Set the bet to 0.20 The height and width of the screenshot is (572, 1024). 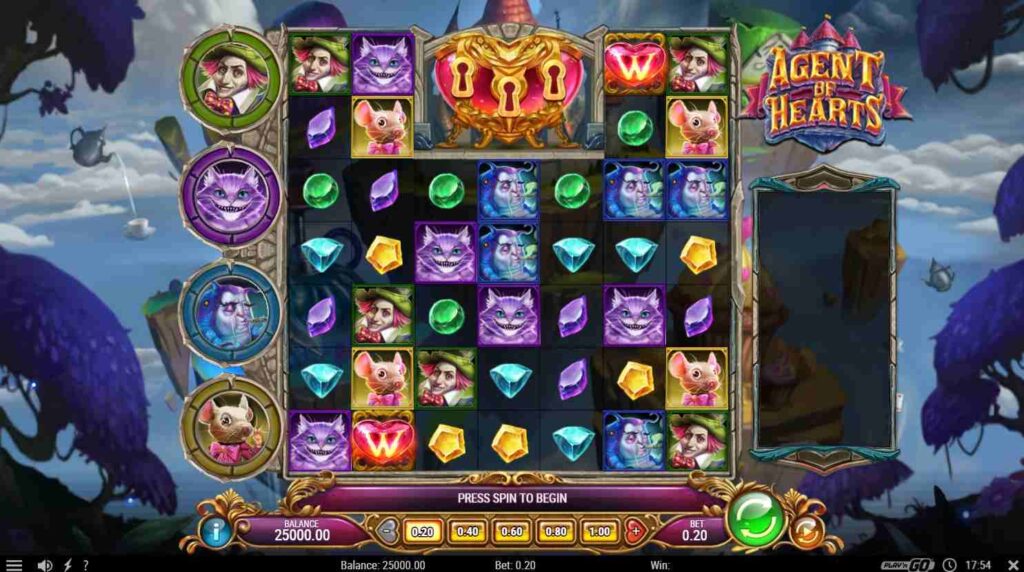419,530
